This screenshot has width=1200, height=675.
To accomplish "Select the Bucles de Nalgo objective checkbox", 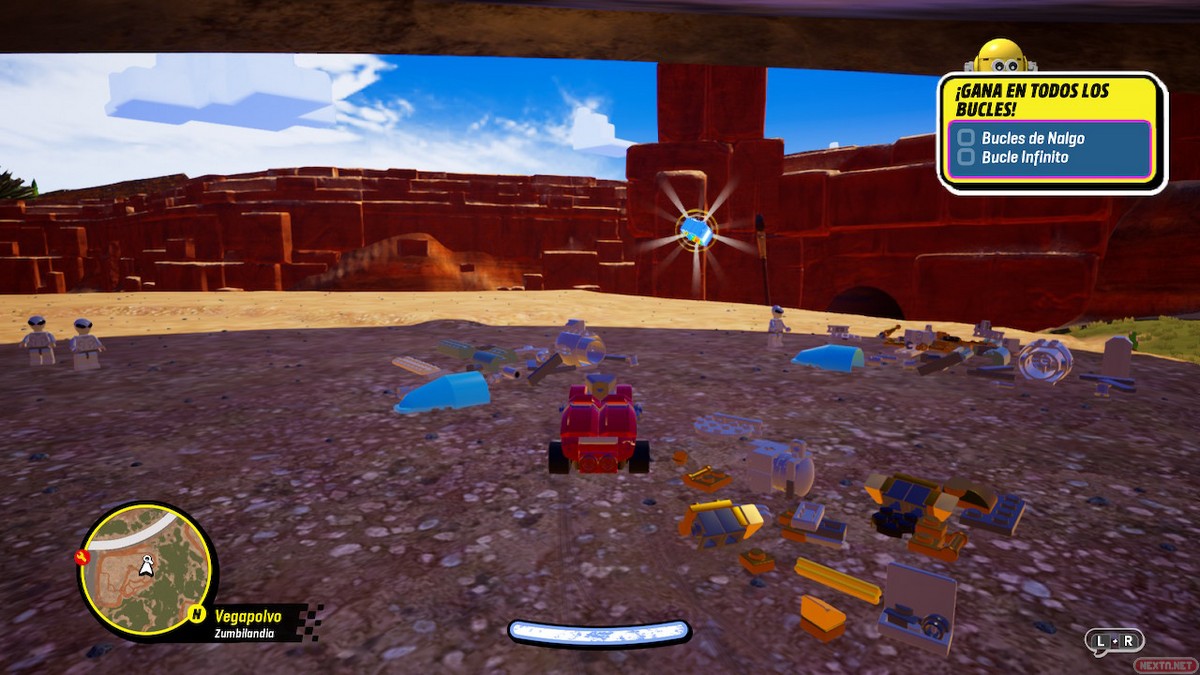I will (966, 138).
